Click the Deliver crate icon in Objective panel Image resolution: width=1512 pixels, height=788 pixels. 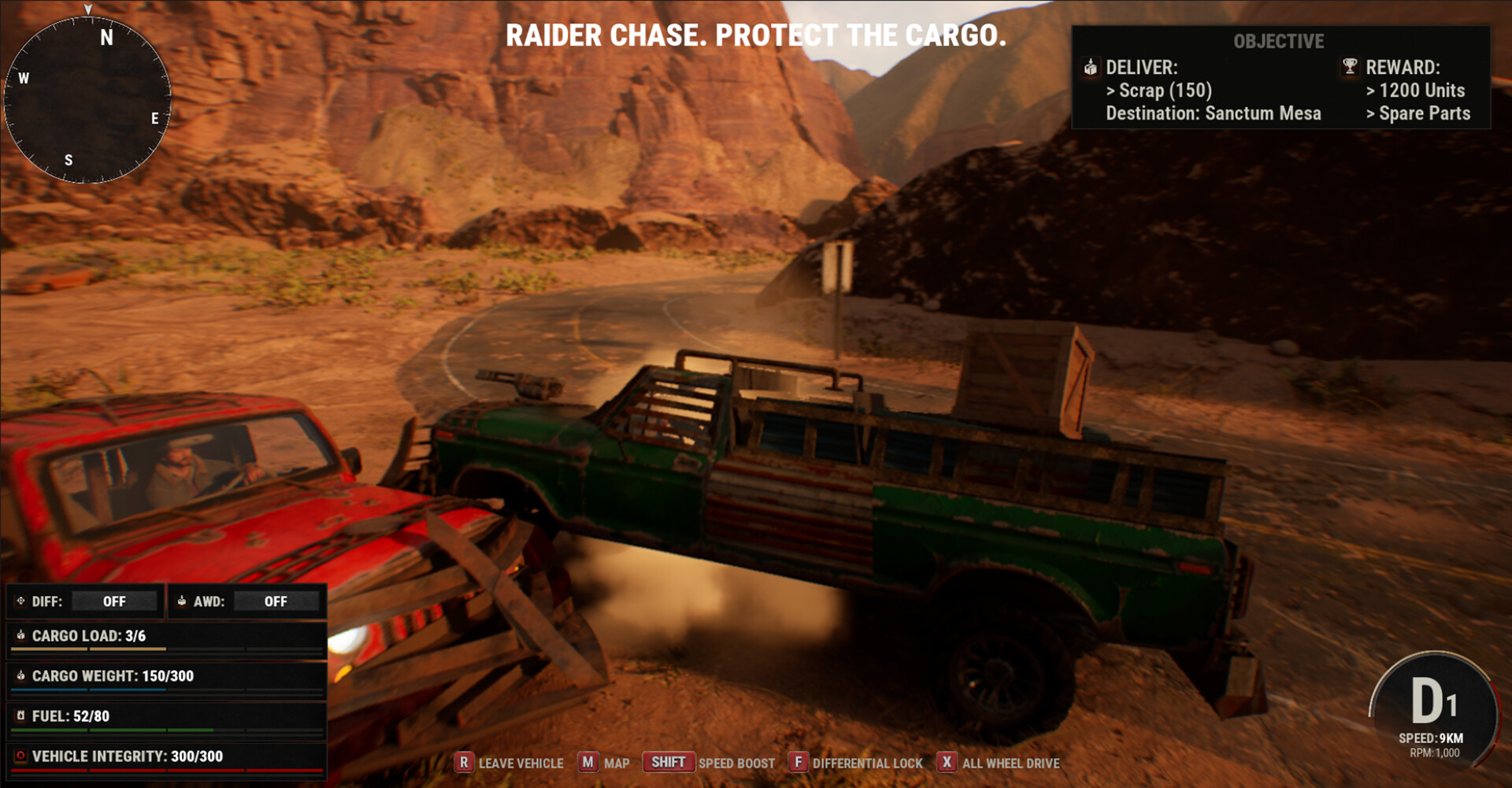click(1091, 68)
